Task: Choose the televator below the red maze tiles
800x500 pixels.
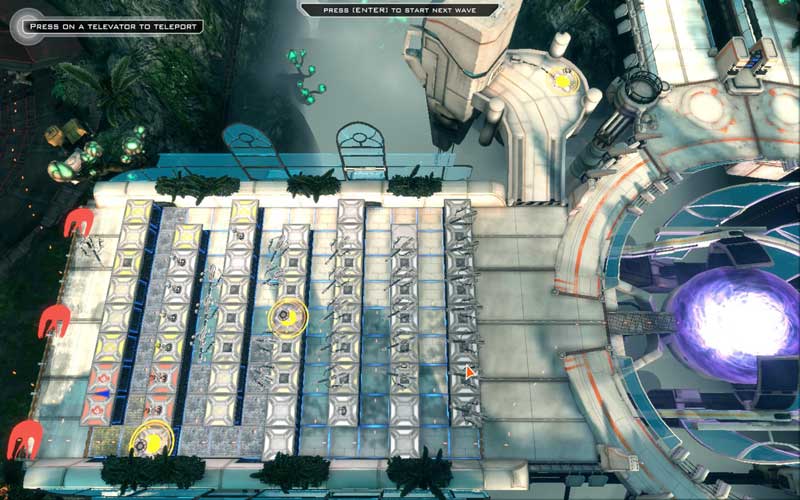Action: 151,438
